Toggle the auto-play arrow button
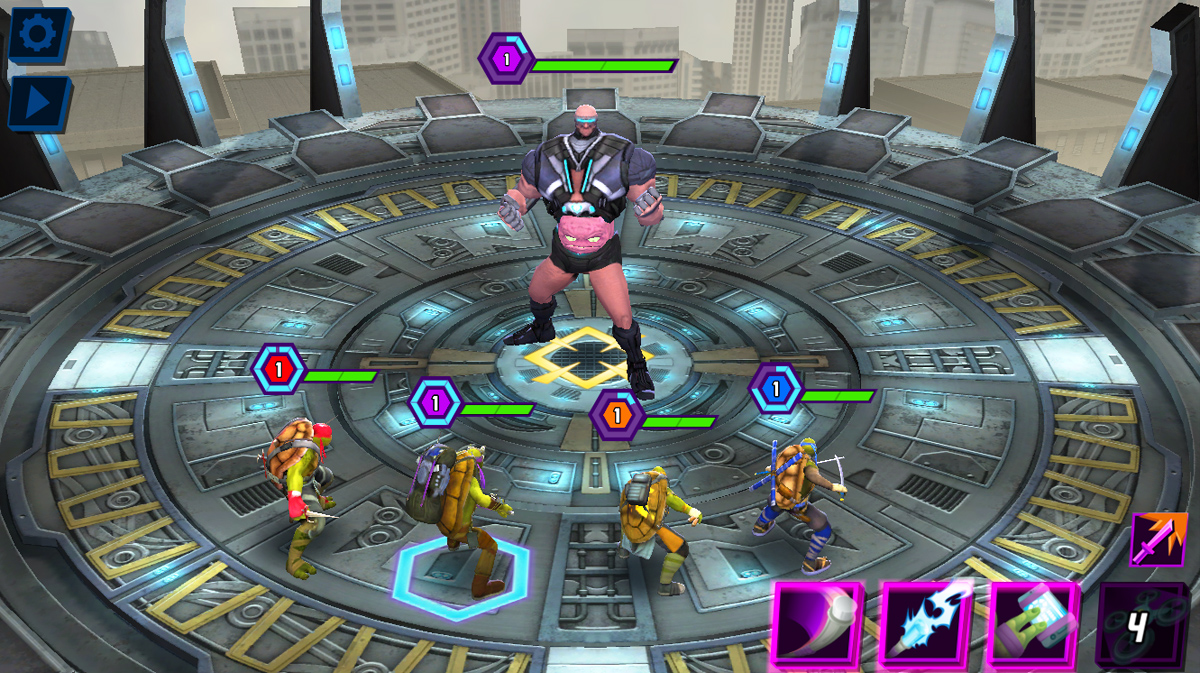 [39, 102]
